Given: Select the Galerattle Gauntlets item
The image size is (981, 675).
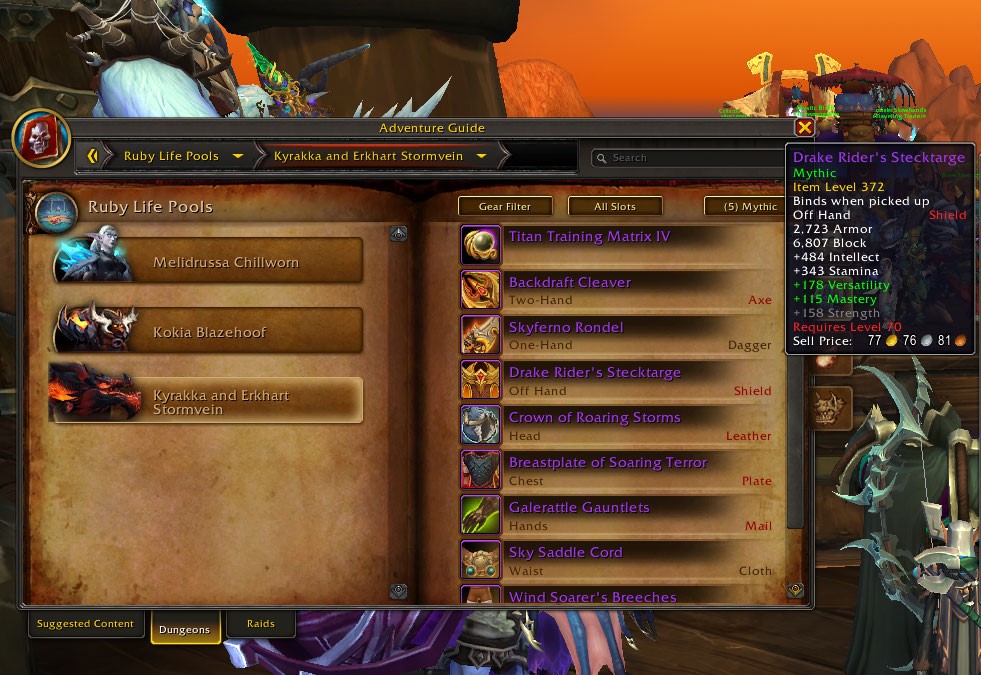Looking at the screenshot, I should coord(579,508).
